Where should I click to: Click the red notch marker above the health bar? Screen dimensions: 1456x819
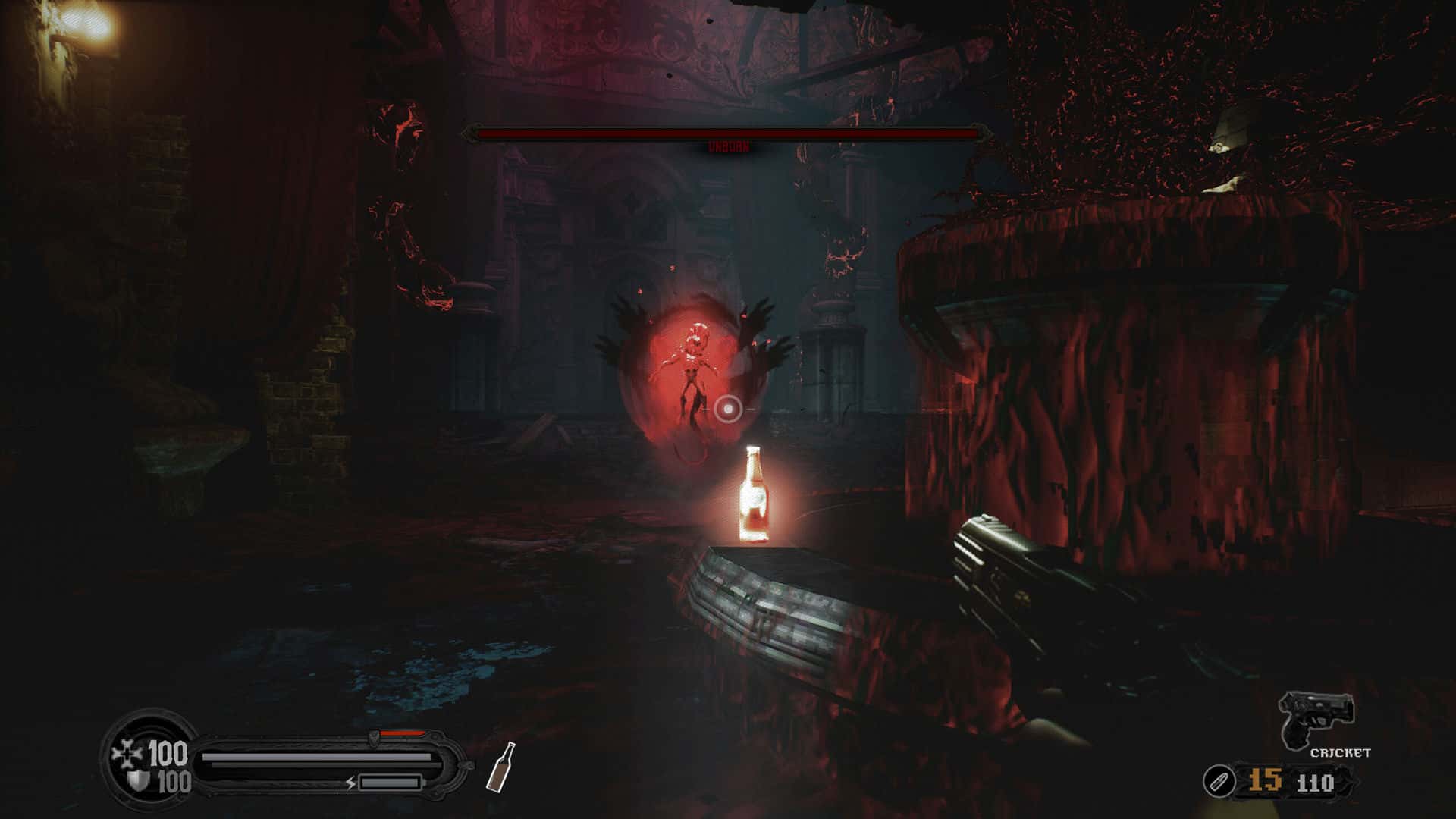pos(400,732)
